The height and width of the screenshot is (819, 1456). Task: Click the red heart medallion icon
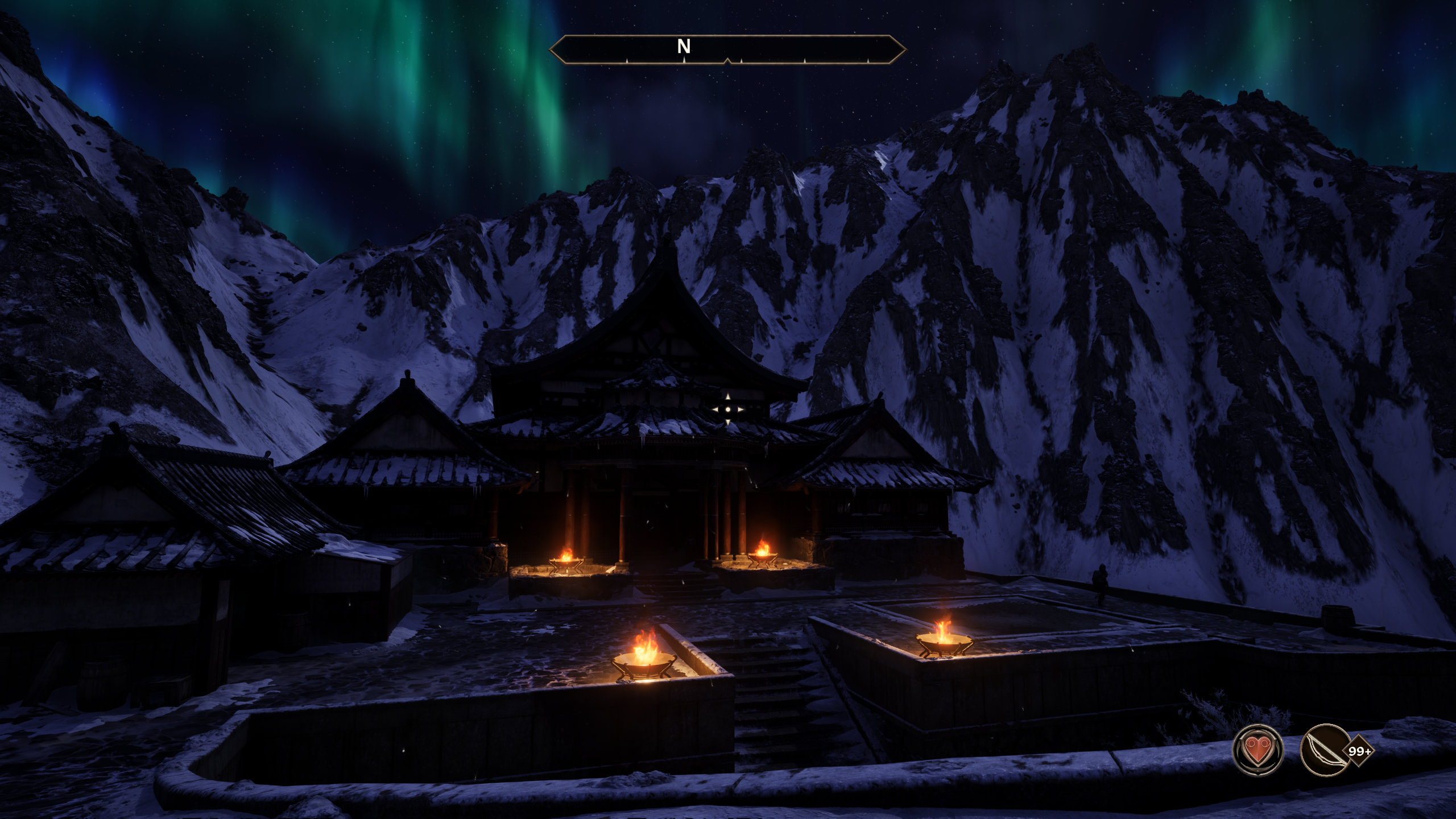pyautogui.click(x=1257, y=751)
